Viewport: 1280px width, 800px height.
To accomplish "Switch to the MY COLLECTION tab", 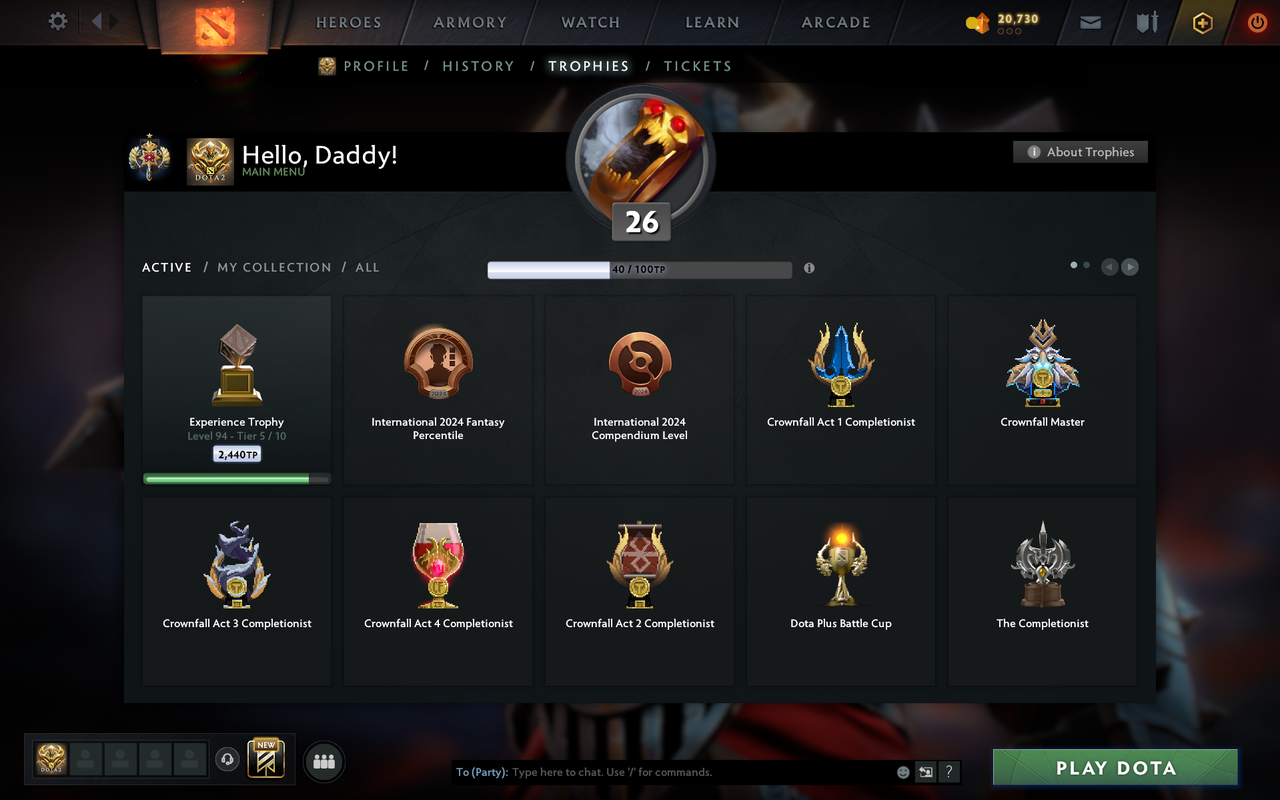I will pyautogui.click(x=274, y=267).
